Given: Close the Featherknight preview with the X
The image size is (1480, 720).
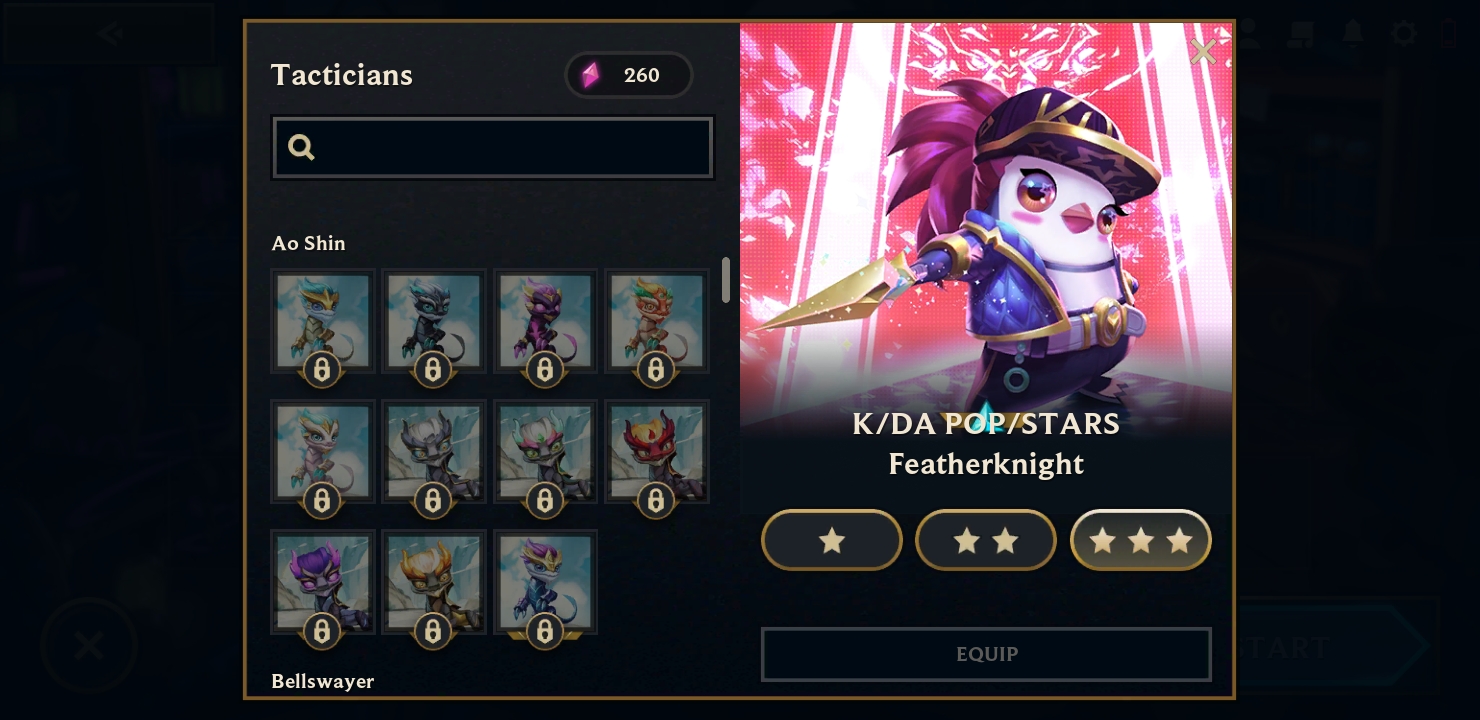Looking at the screenshot, I should (1203, 52).
